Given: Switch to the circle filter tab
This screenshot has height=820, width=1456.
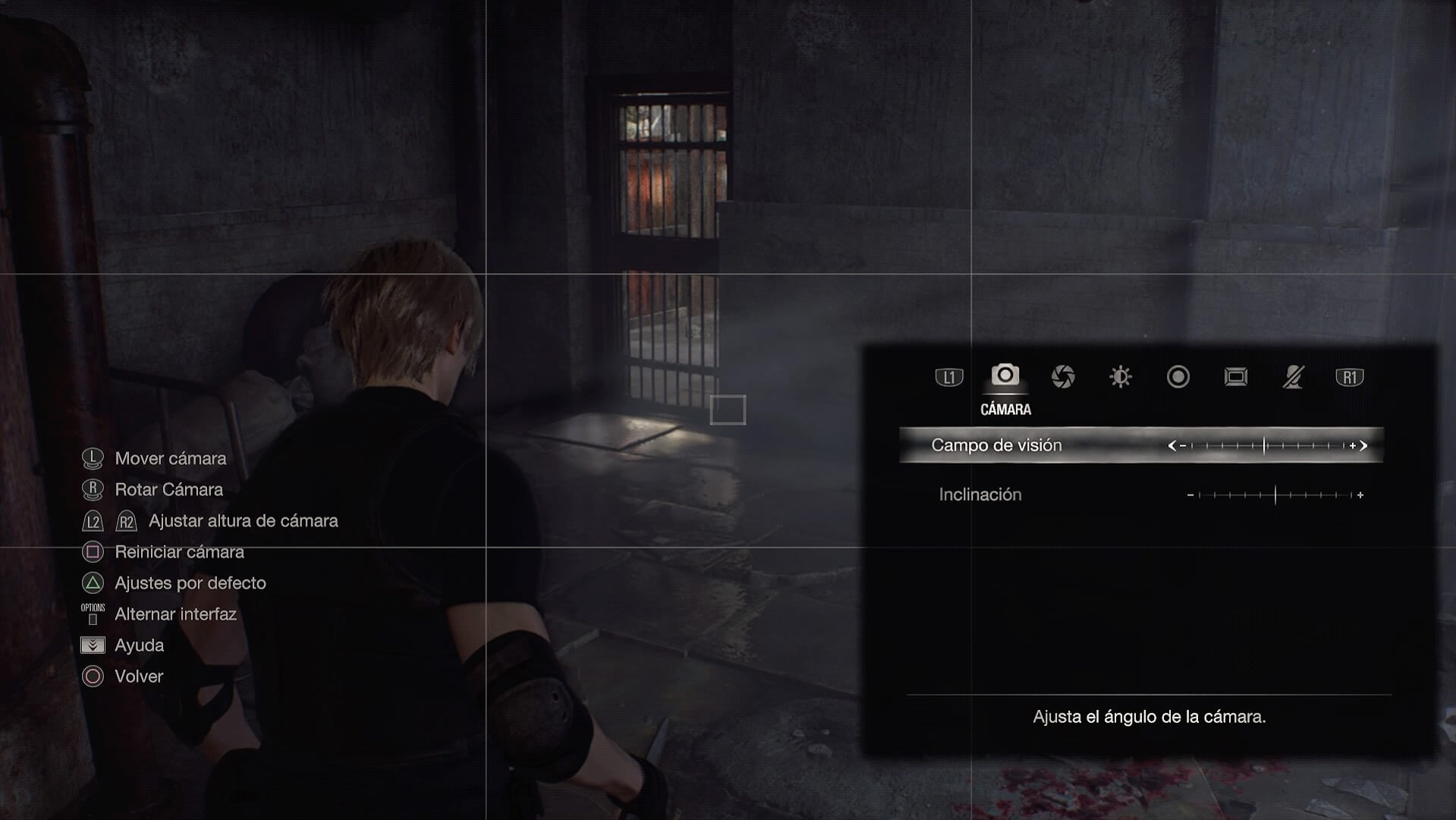Looking at the screenshot, I should click(x=1178, y=376).
